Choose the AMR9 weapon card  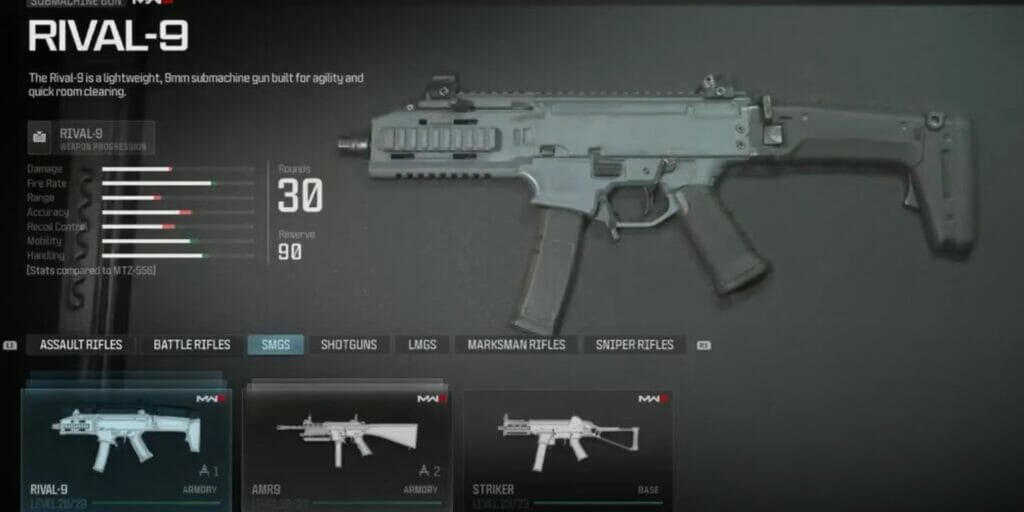pos(345,445)
